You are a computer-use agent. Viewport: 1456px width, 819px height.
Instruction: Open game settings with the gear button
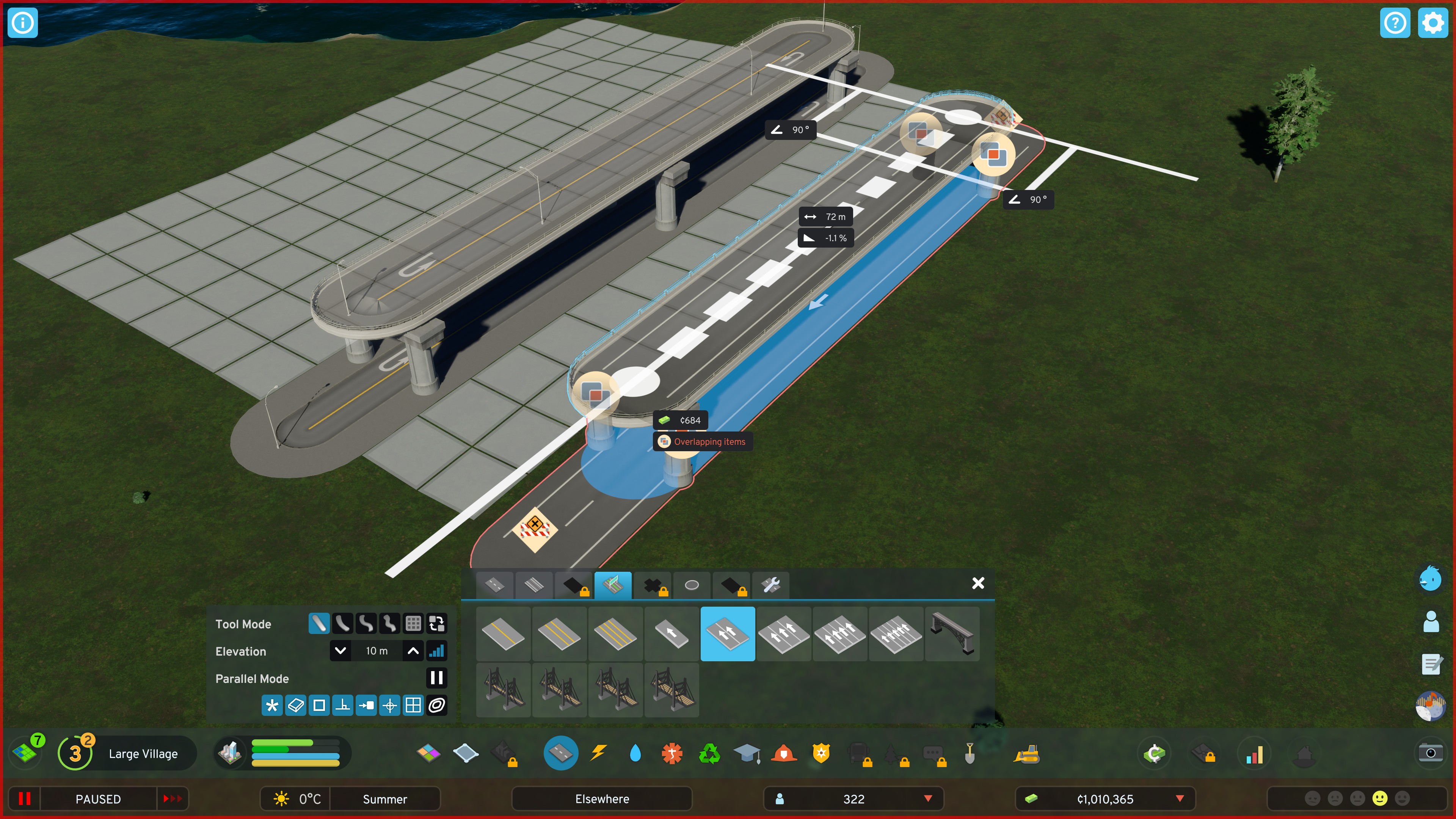click(x=1433, y=23)
